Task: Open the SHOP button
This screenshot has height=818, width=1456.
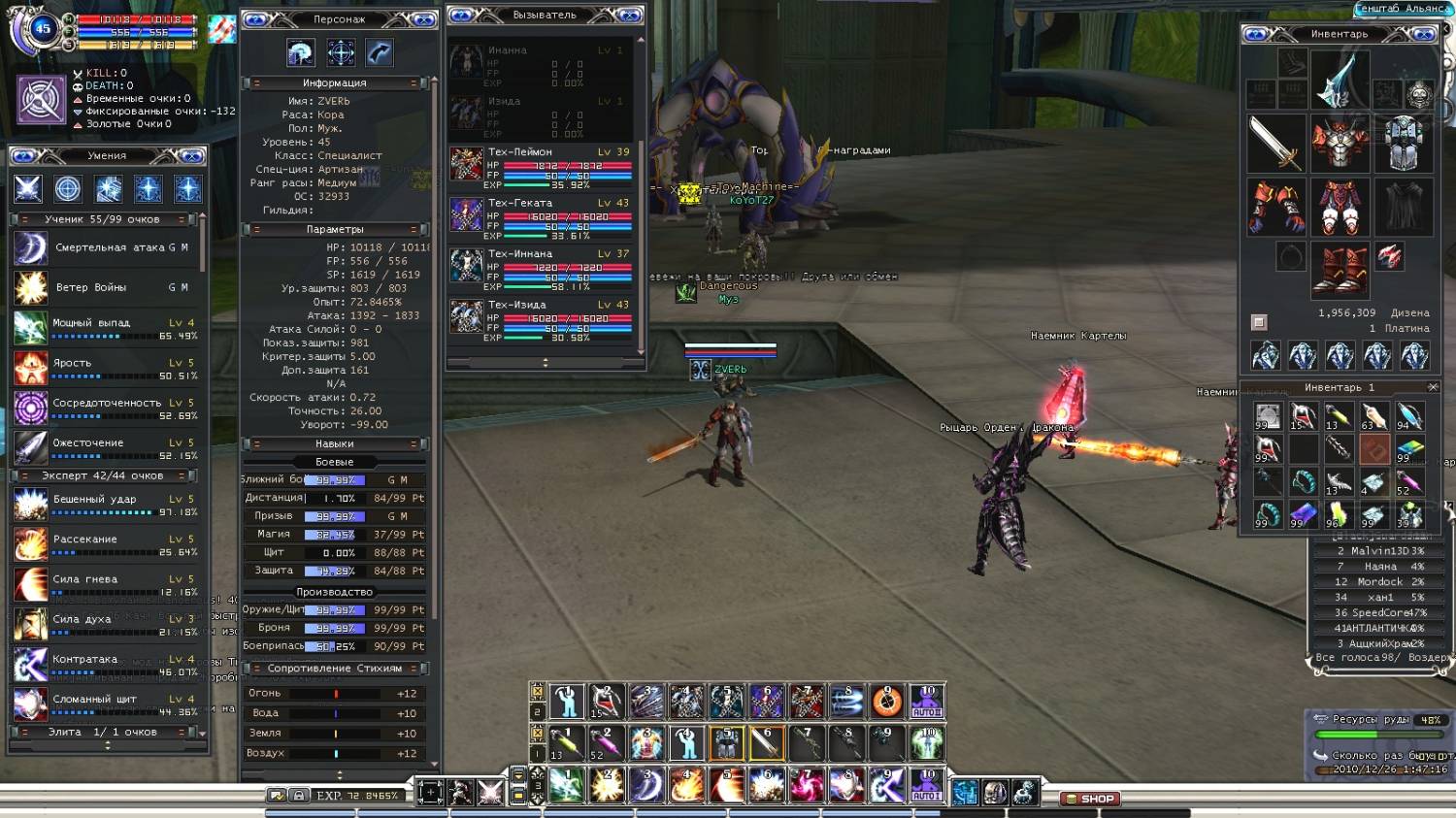Action: point(1090,799)
